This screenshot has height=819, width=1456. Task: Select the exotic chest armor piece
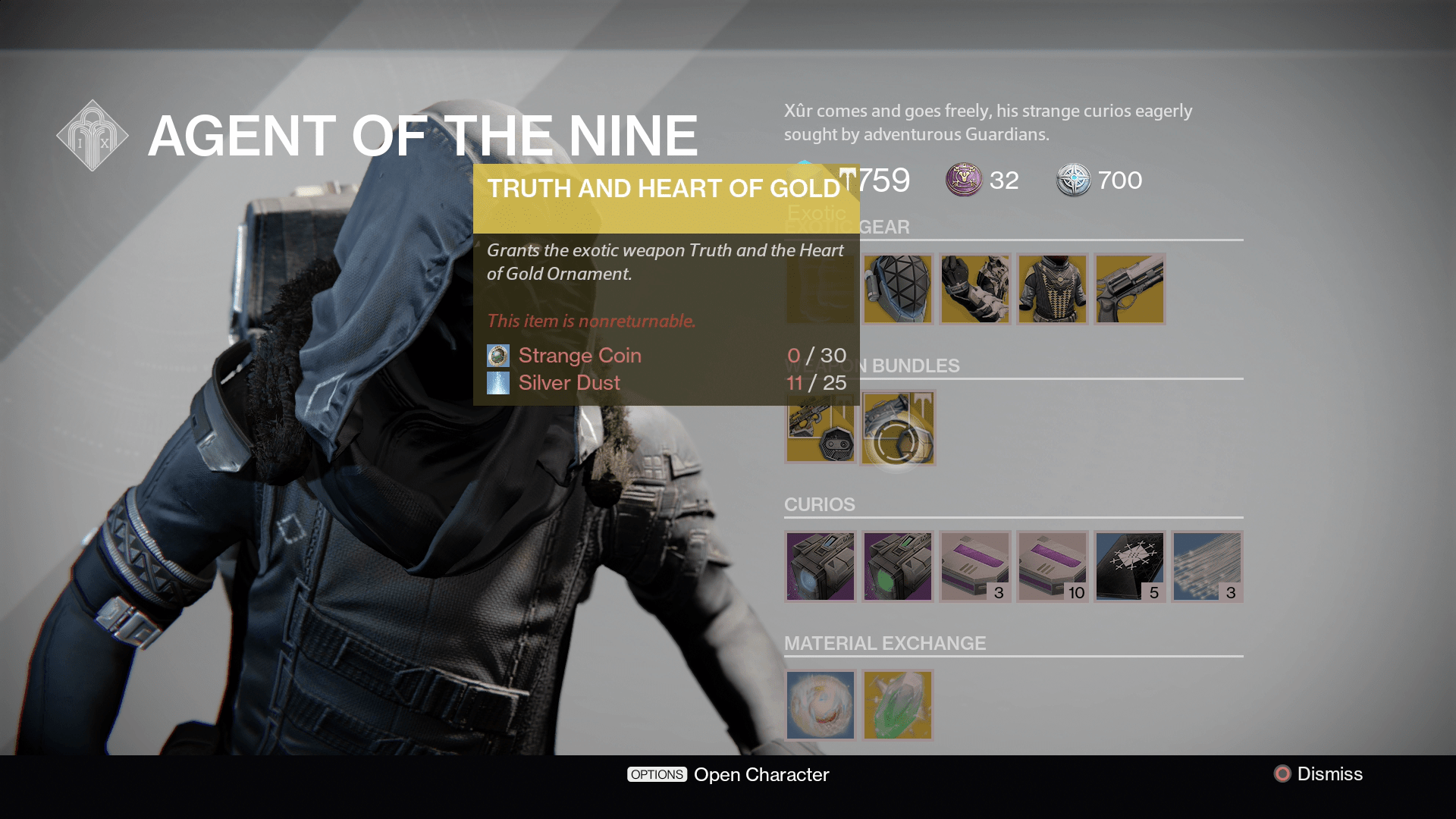[x=1053, y=288]
